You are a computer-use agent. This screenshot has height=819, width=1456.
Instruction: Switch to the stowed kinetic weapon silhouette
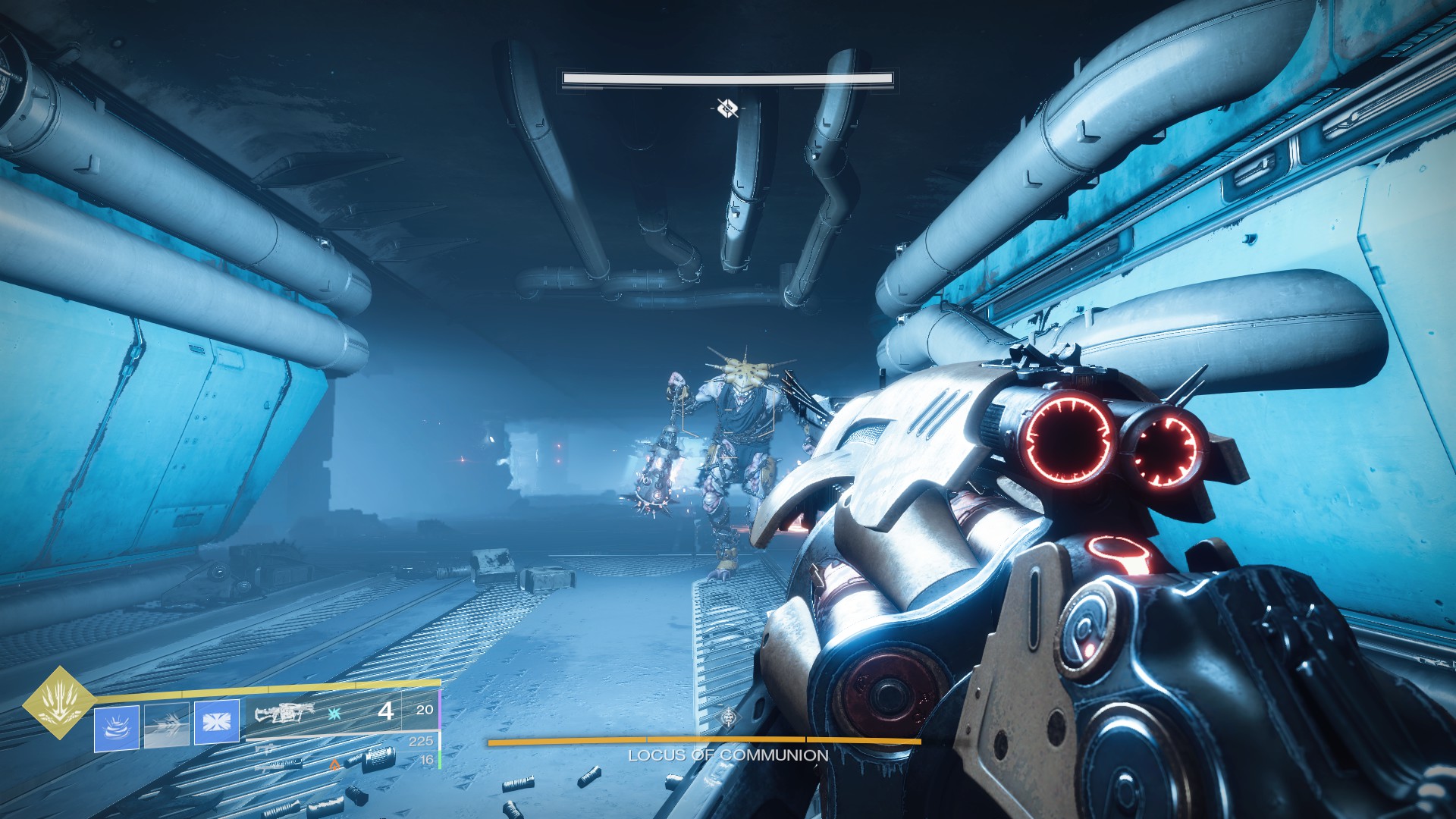[265, 748]
